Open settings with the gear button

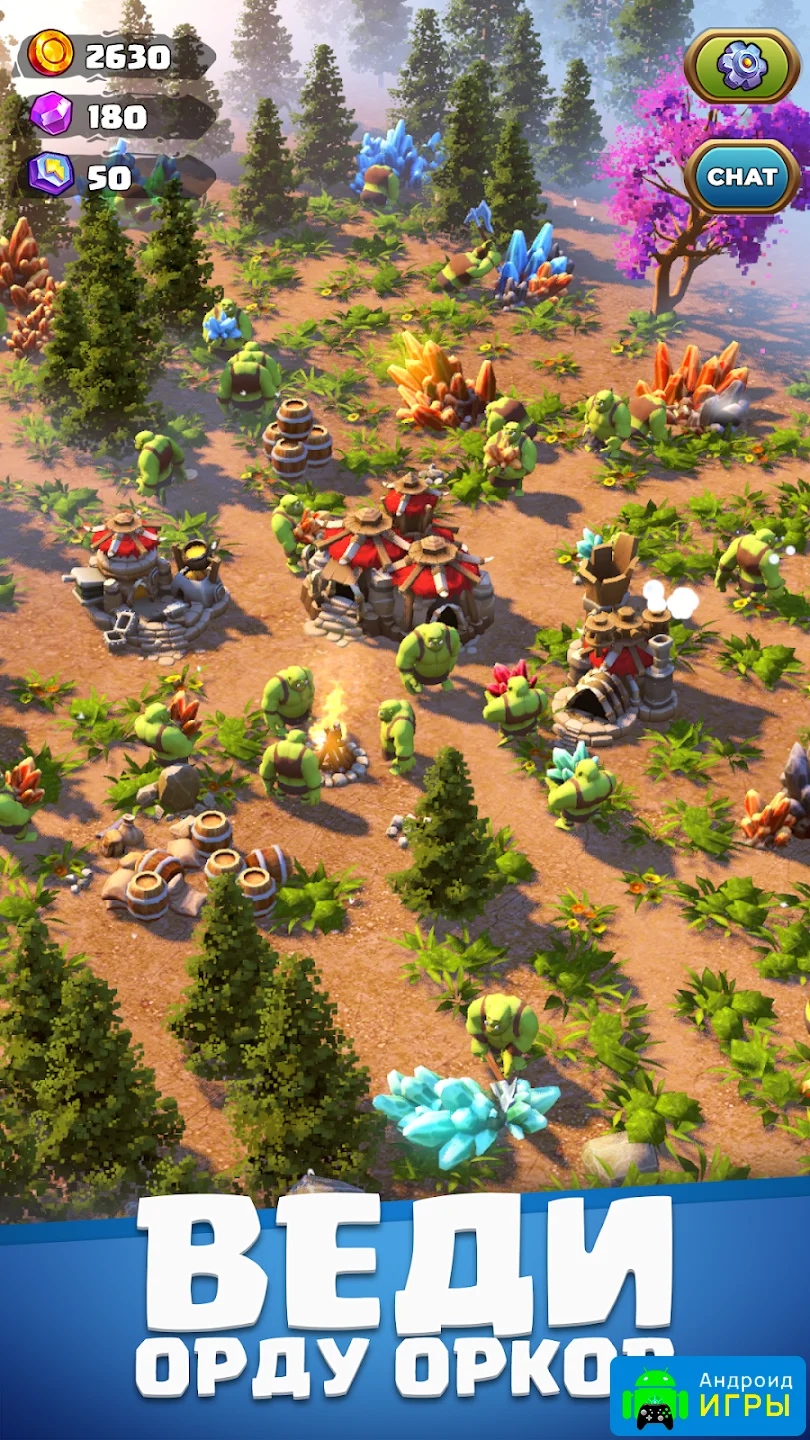[742, 66]
